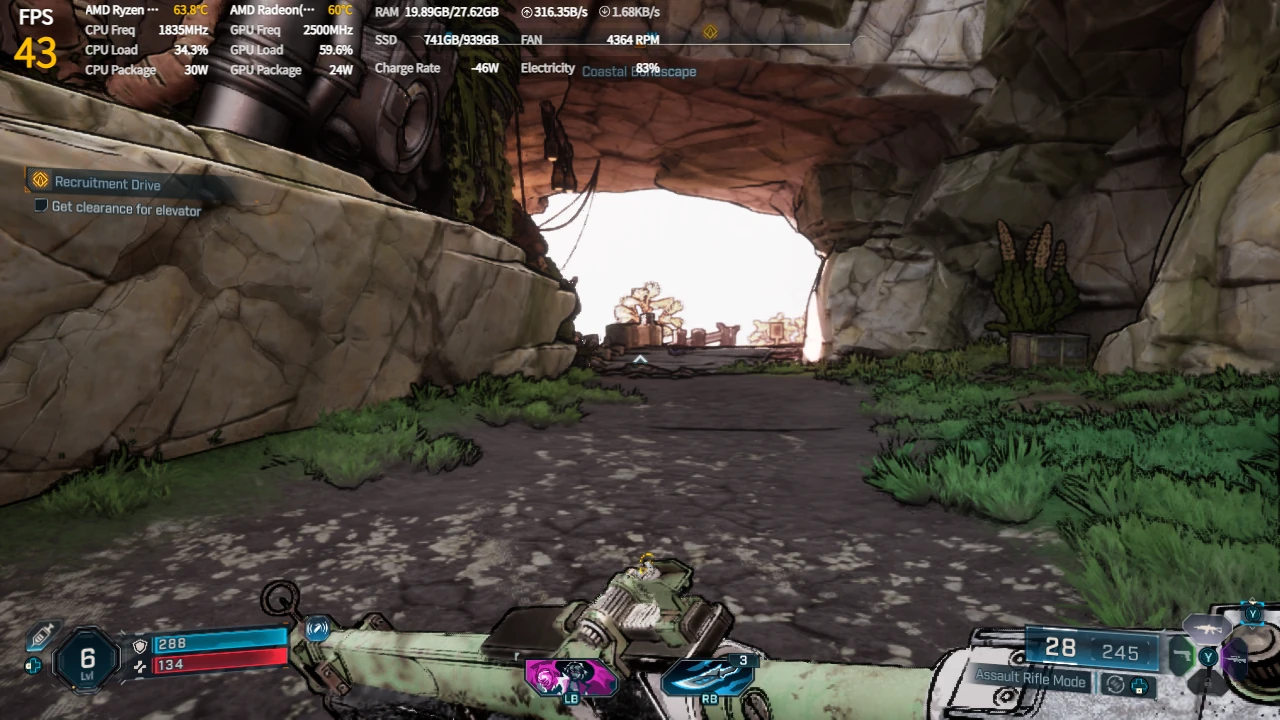Screen dimensions: 1280x720
Task: Click the Assault Rifle Mode label
Action: click(1029, 679)
